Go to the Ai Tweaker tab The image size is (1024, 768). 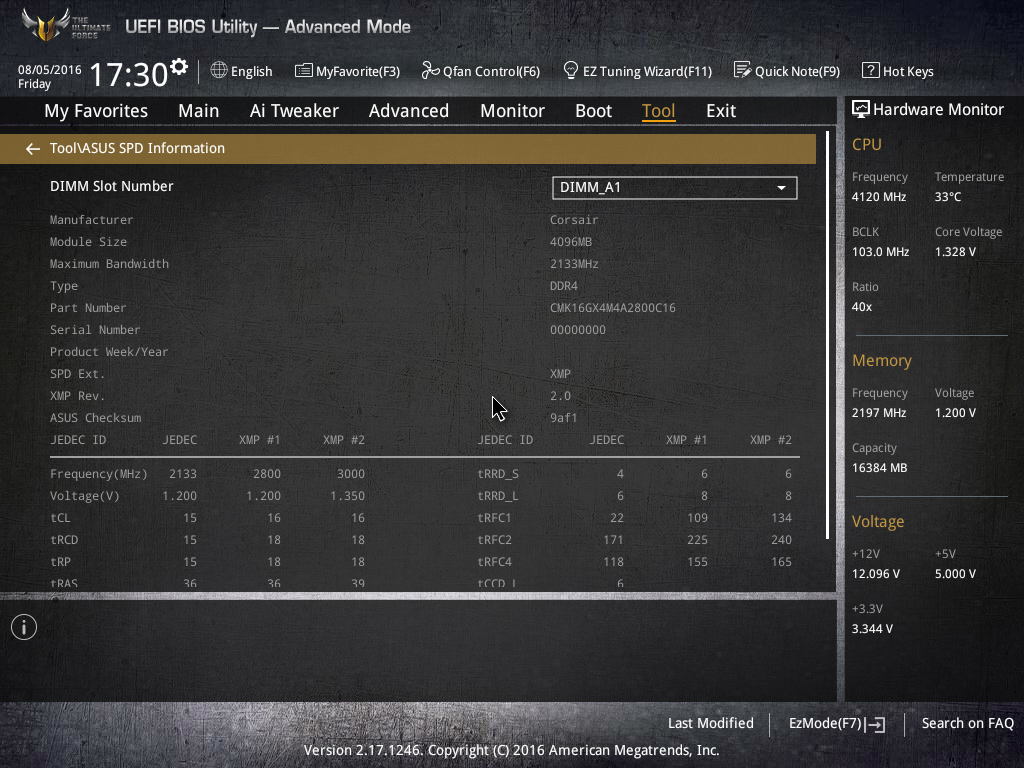click(x=294, y=111)
